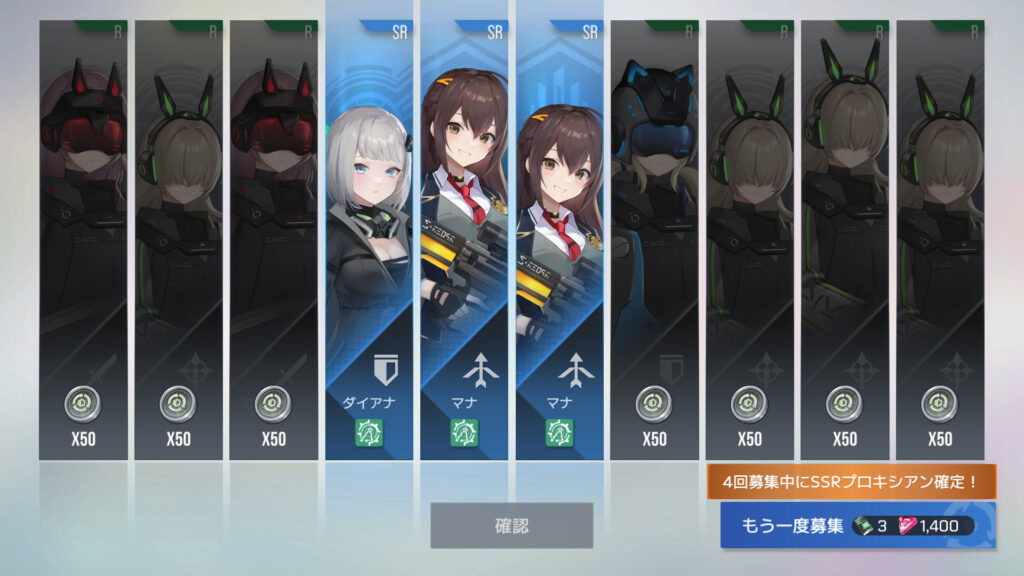Recruit again with もう一度募集 button
Screen dimensions: 1024x576
point(857,525)
